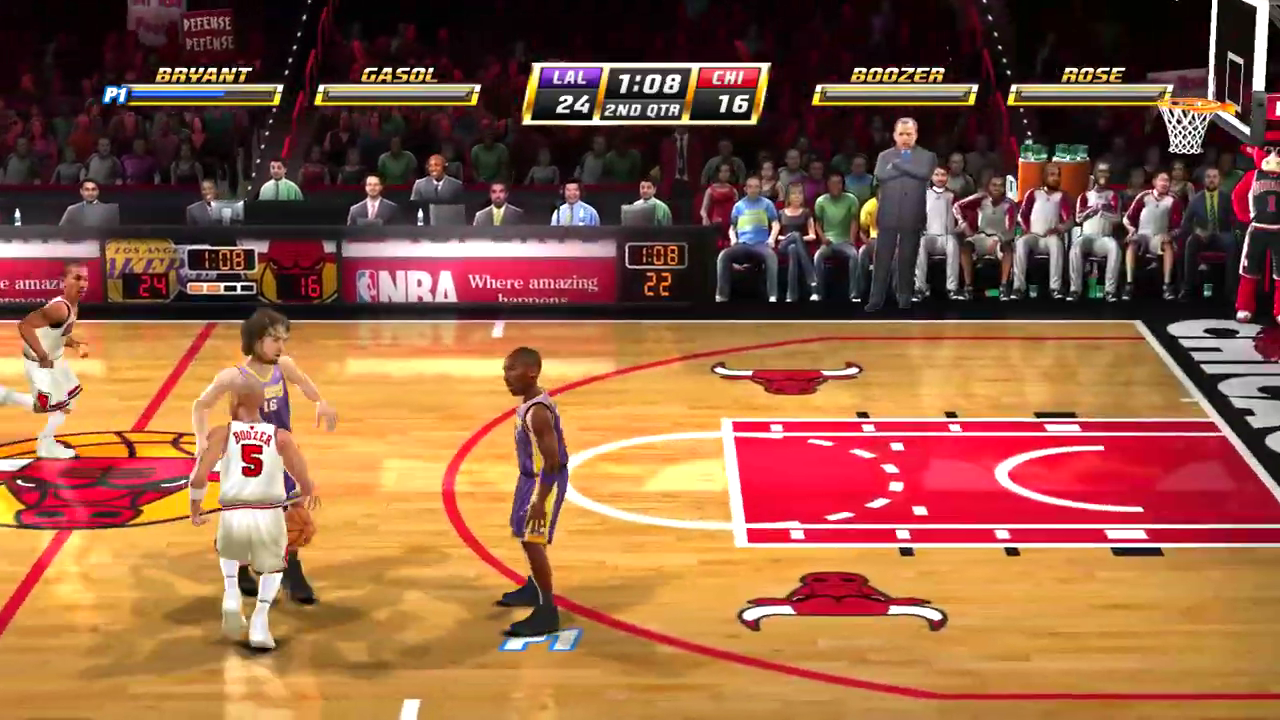Image resolution: width=1280 pixels, height=720 pixels.
Task: Click the Lakers logo on the courtside banner
Action: (140, 262)
